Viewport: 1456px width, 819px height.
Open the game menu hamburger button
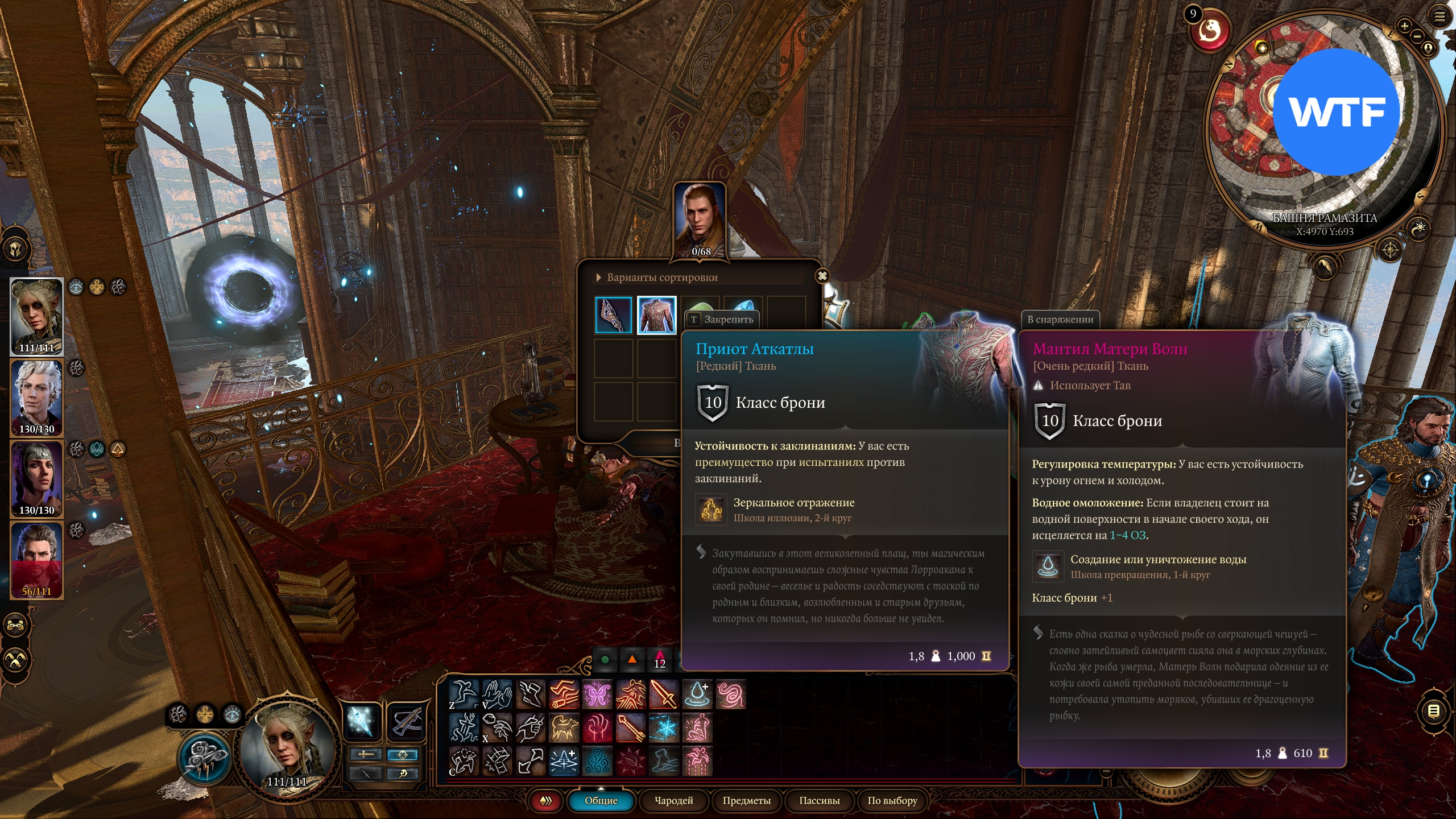(1440, 16)
